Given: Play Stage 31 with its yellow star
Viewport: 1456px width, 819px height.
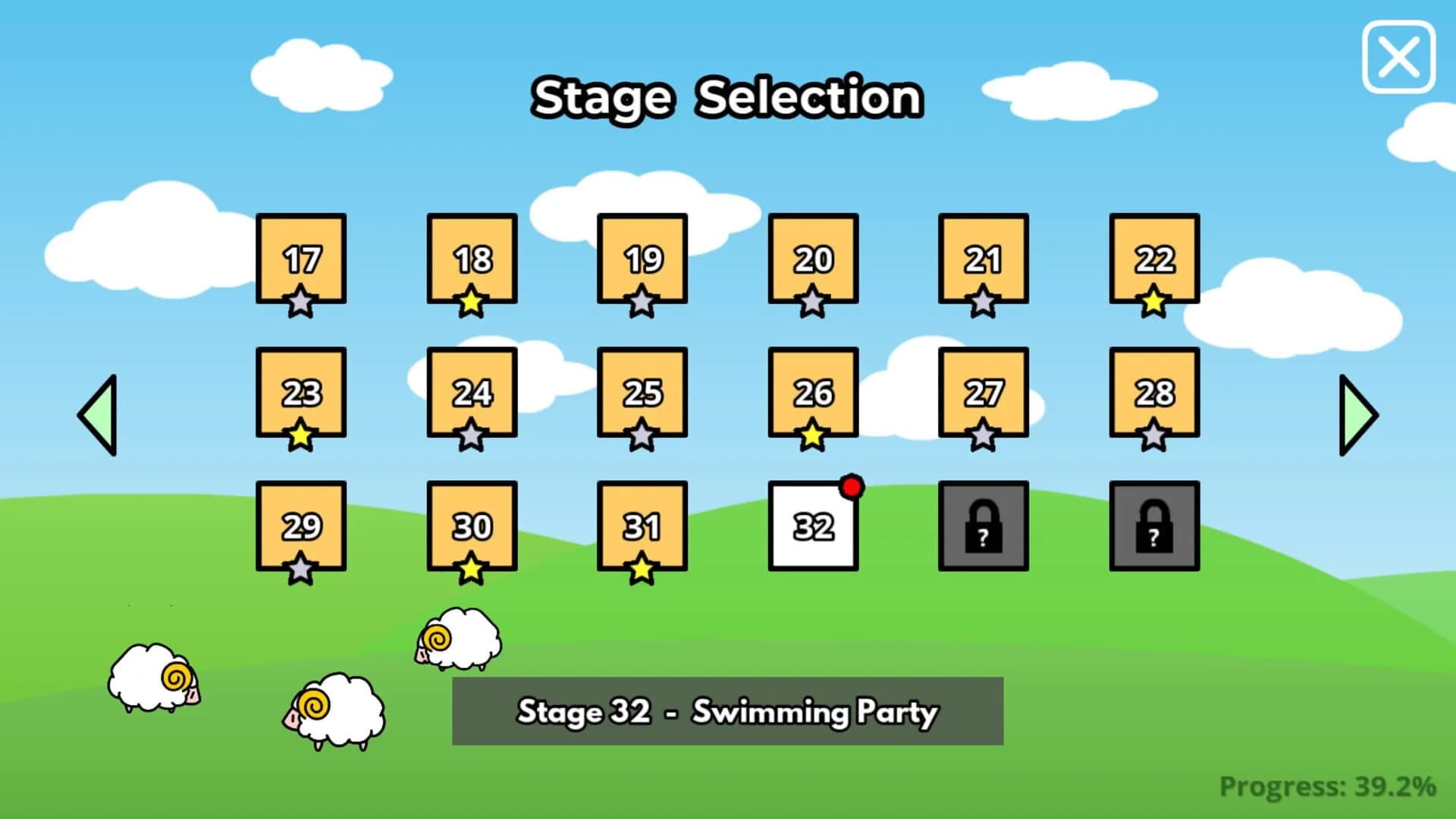Looking at the screenshot, I should coord(642,526).
